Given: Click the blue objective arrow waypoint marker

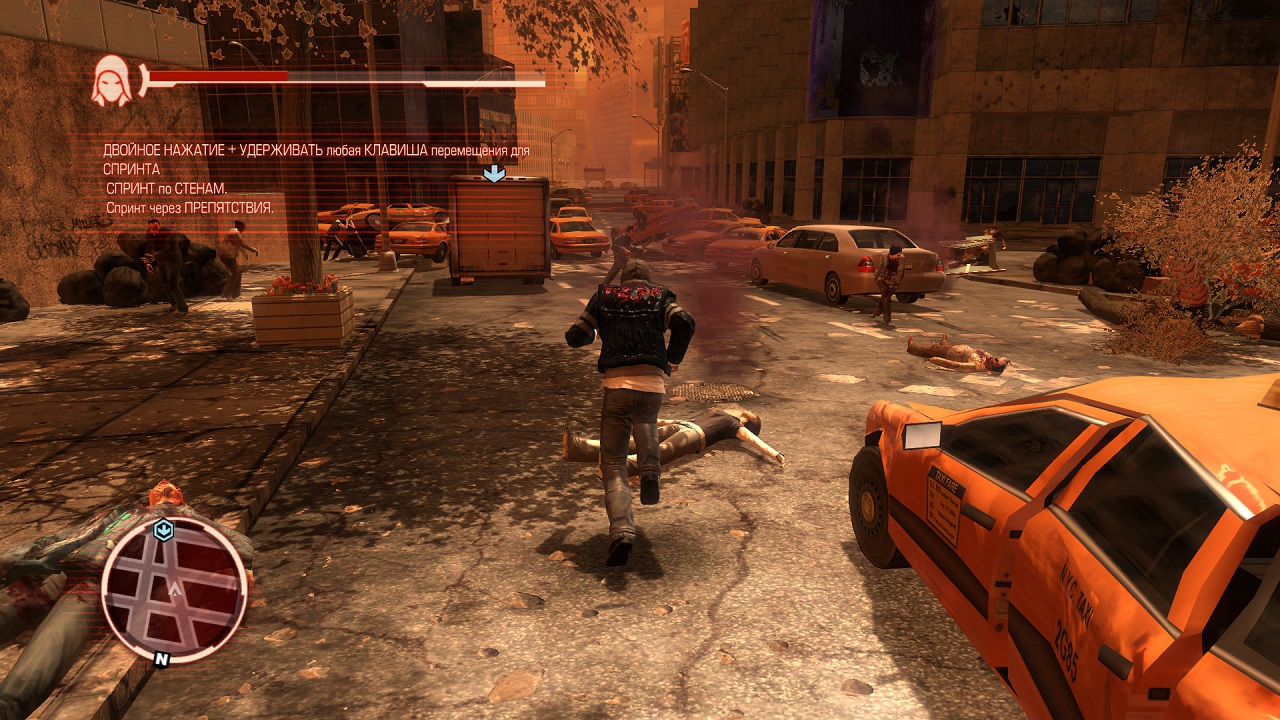Looking at the screenshot, I should coord(494,174).
